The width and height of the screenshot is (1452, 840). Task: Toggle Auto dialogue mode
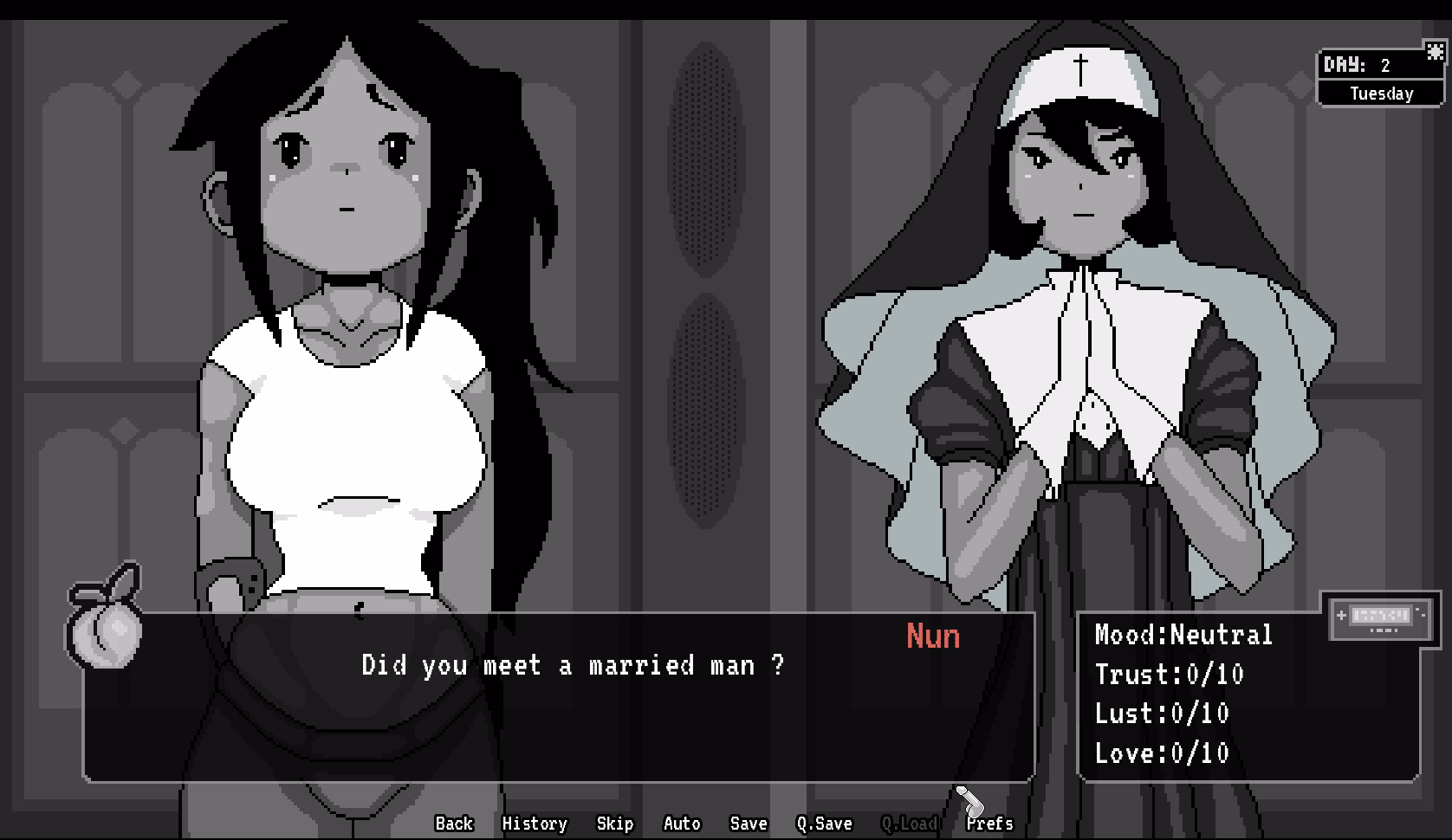[682, 824]
